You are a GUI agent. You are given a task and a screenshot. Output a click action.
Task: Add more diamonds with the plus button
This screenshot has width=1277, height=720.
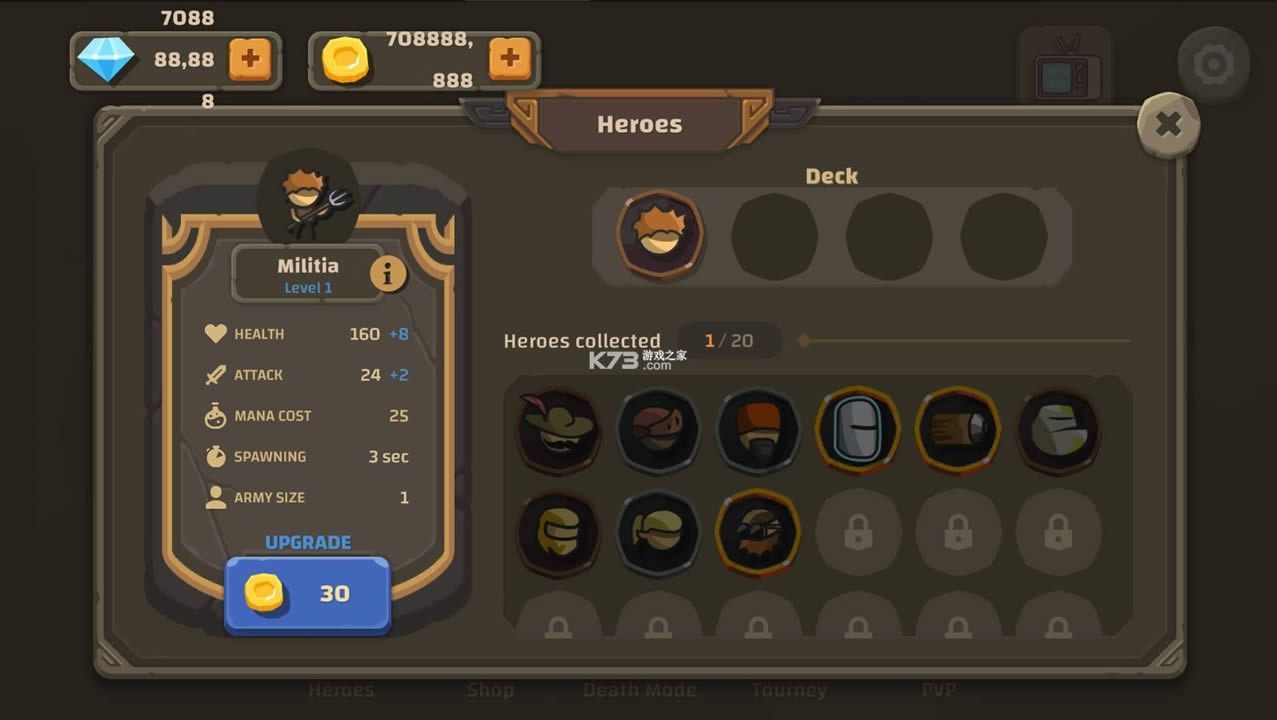pyautogui.click(x=250, y=59)
